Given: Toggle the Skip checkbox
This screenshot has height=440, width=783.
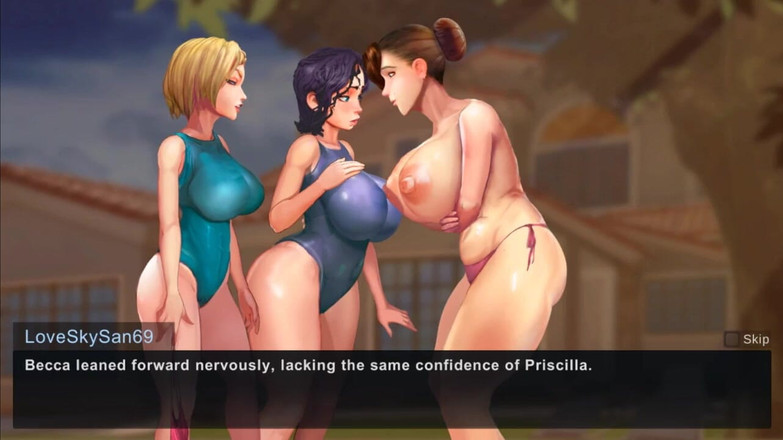Looking at the screenshot, I should (732, 339).
